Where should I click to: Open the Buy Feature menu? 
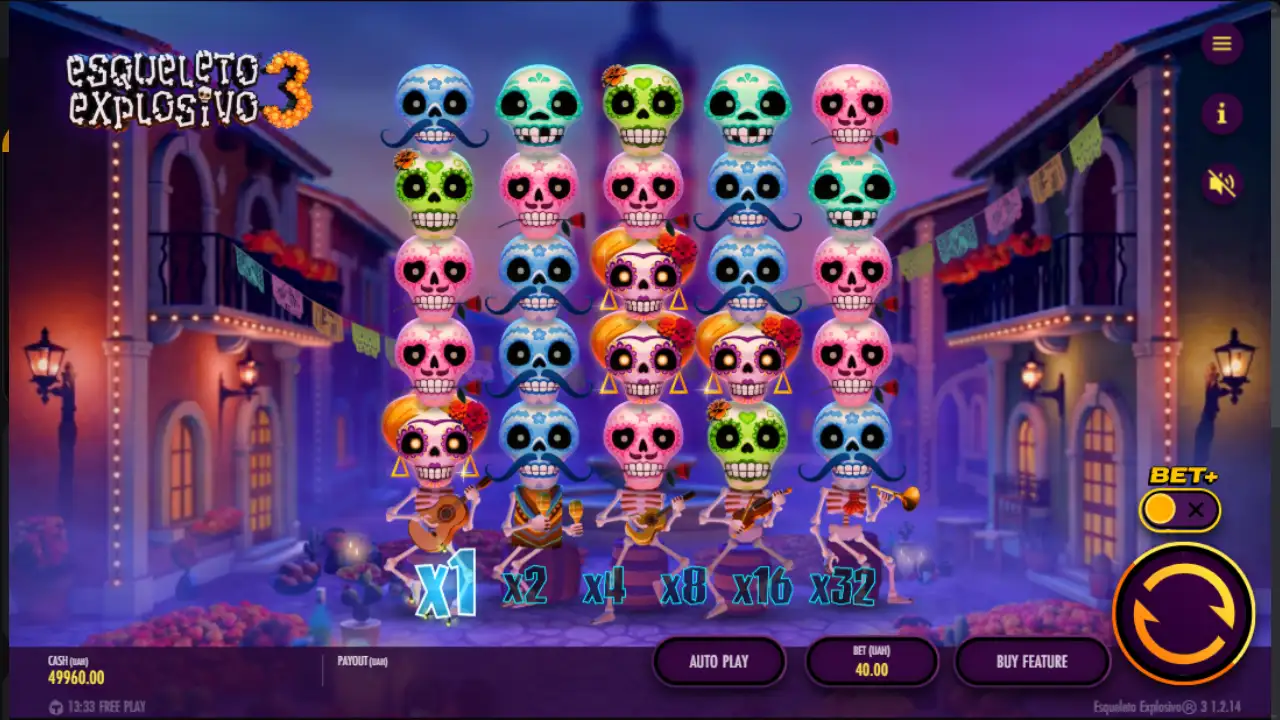point(1031,661)
